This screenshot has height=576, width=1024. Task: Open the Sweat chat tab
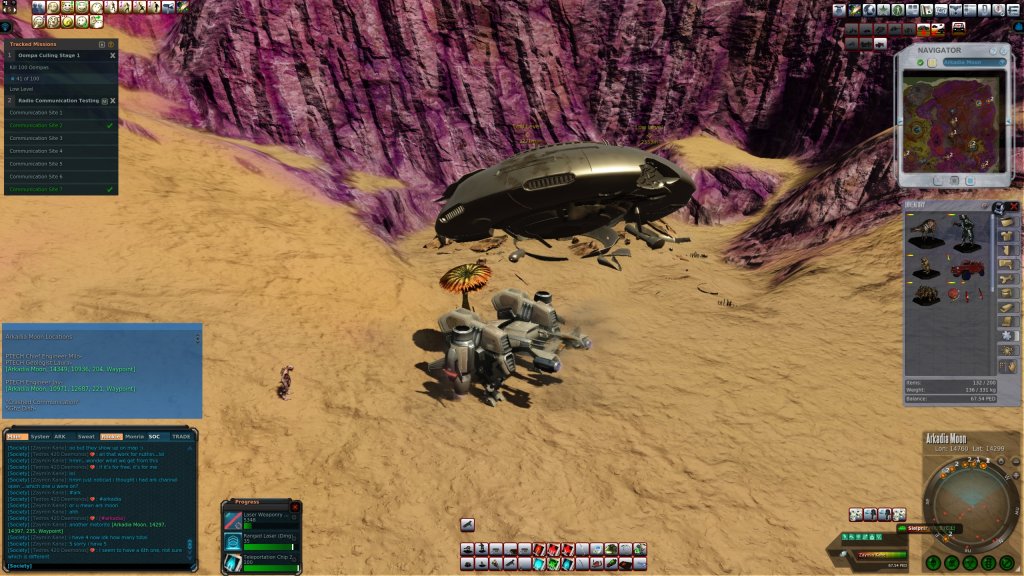pos(86,436)
